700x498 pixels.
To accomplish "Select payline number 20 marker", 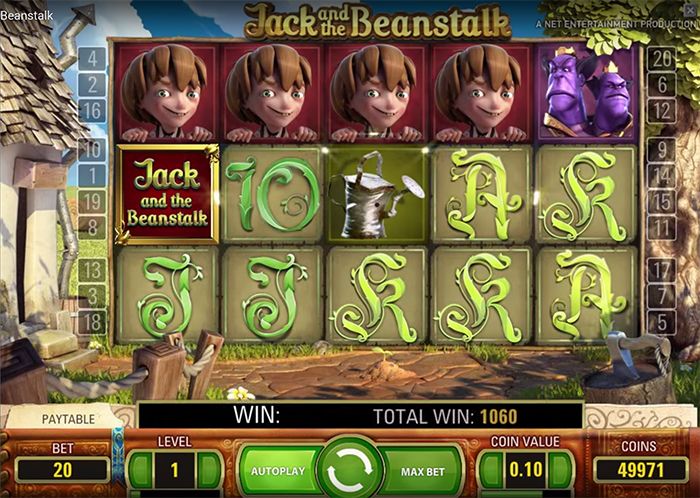I will coord(660,58).
